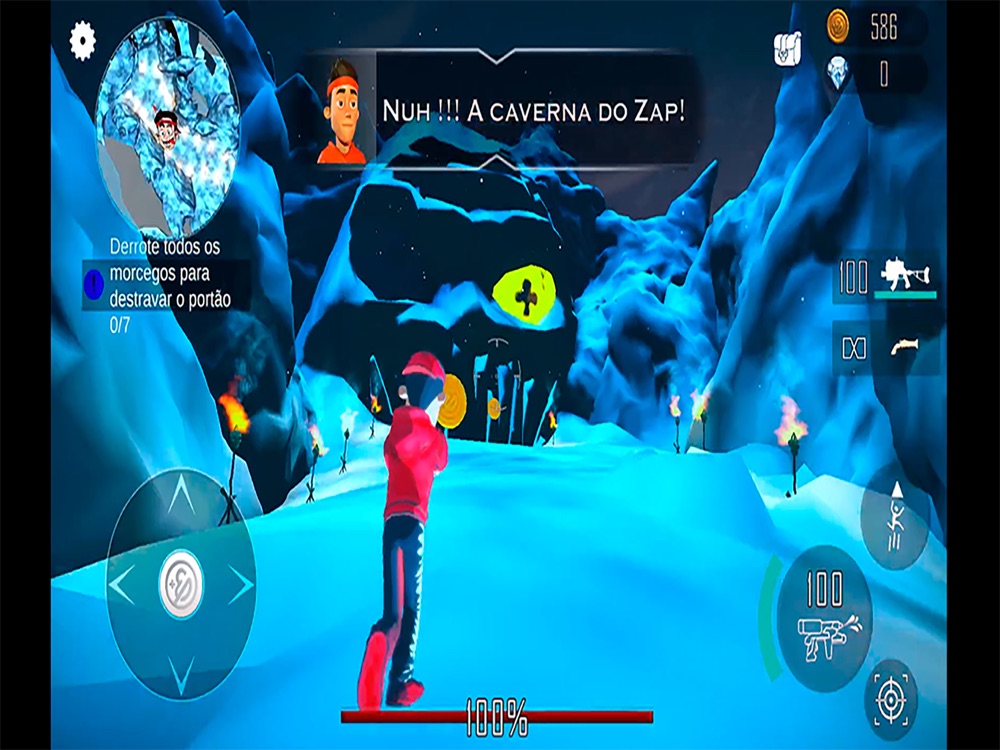Tap the joystick right arrow
Screen dimensions: 1000x750
241,585
